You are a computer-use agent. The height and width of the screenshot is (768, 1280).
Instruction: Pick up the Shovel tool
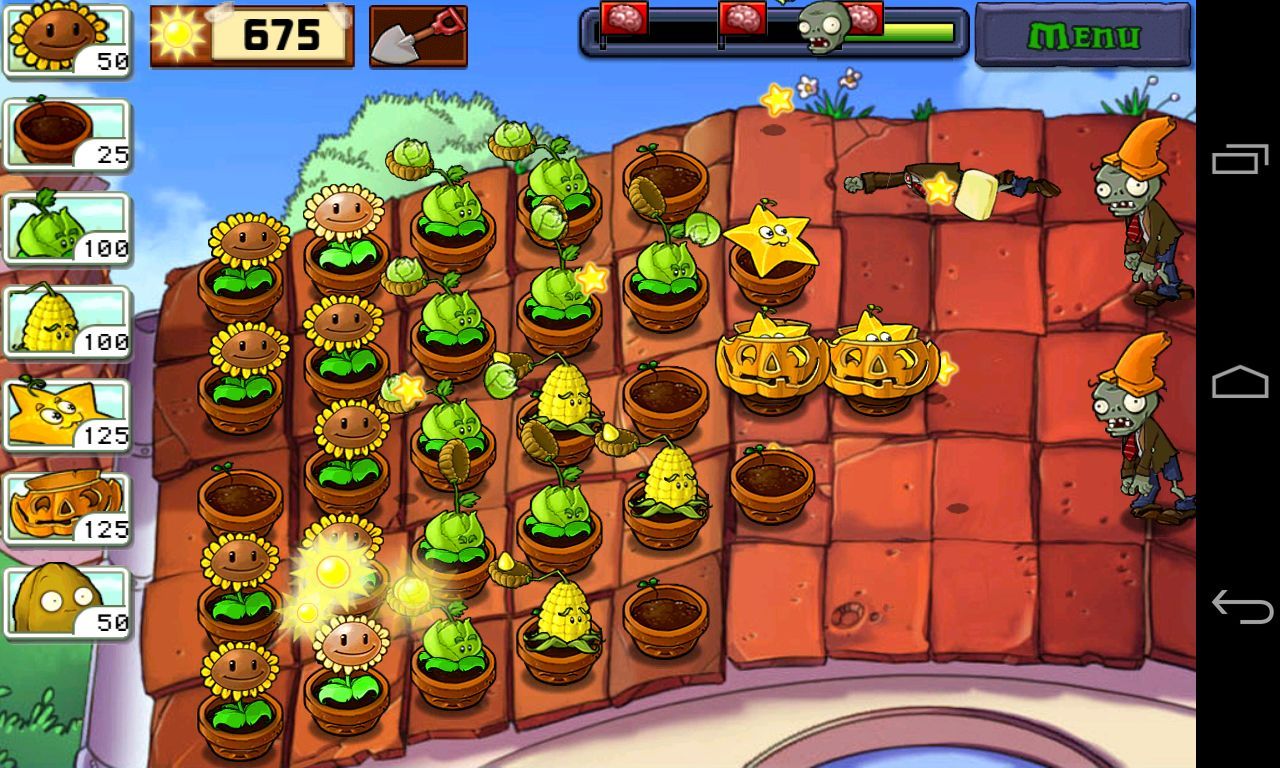[417, 33]
